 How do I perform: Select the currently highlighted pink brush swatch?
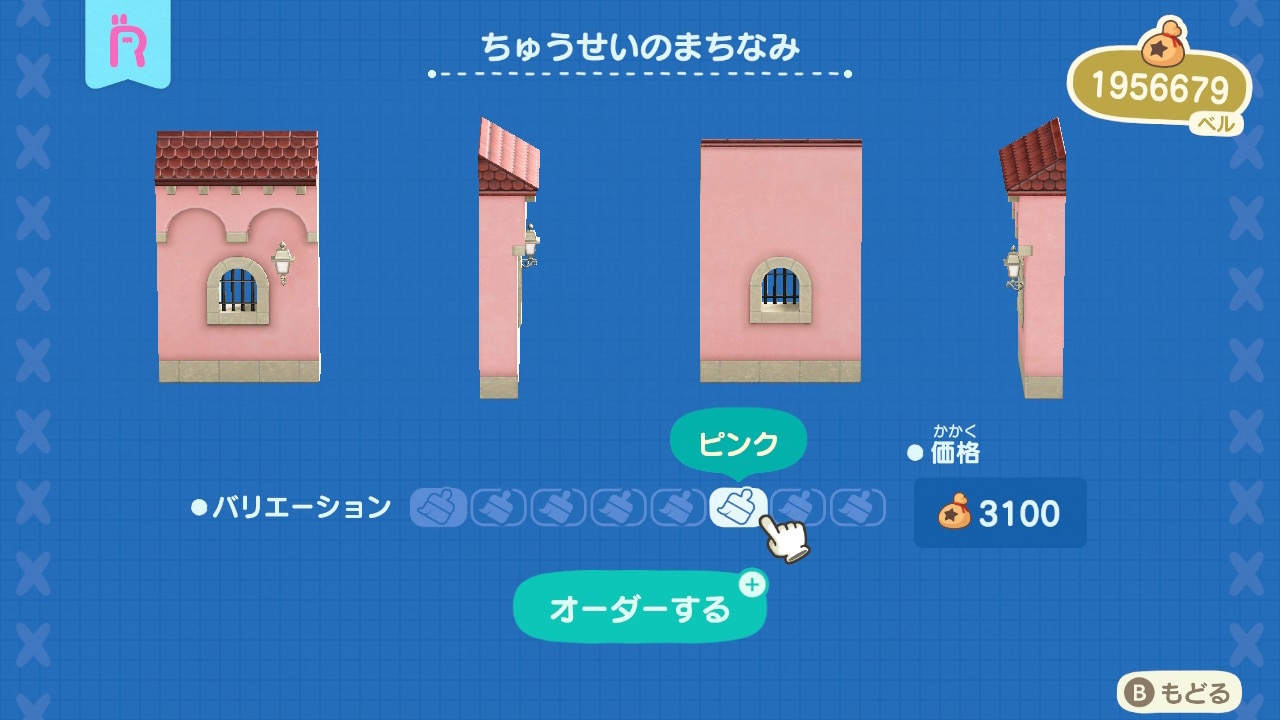click(736, 507)
